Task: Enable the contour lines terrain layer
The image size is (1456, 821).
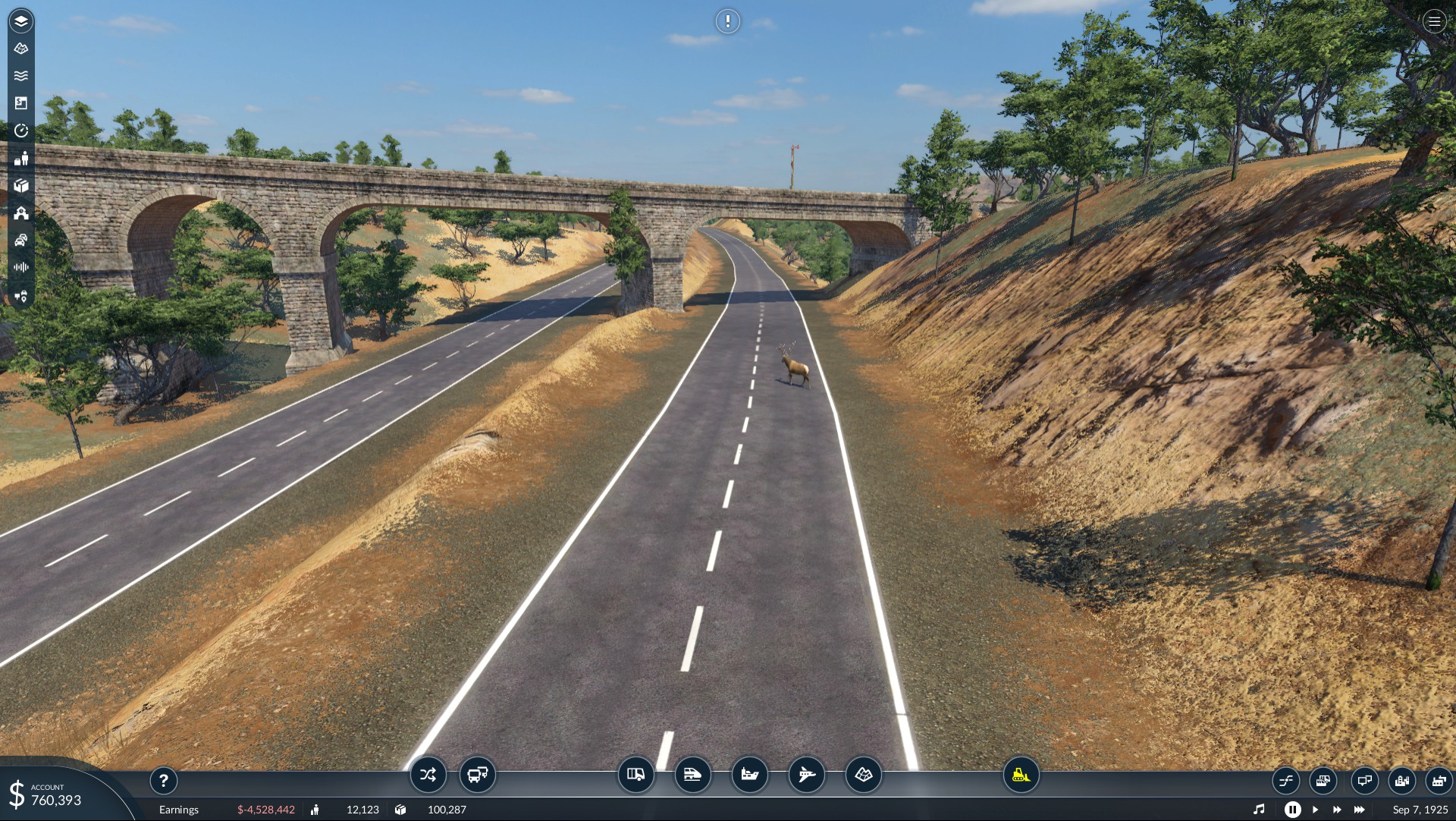Action: click(21, 49)
